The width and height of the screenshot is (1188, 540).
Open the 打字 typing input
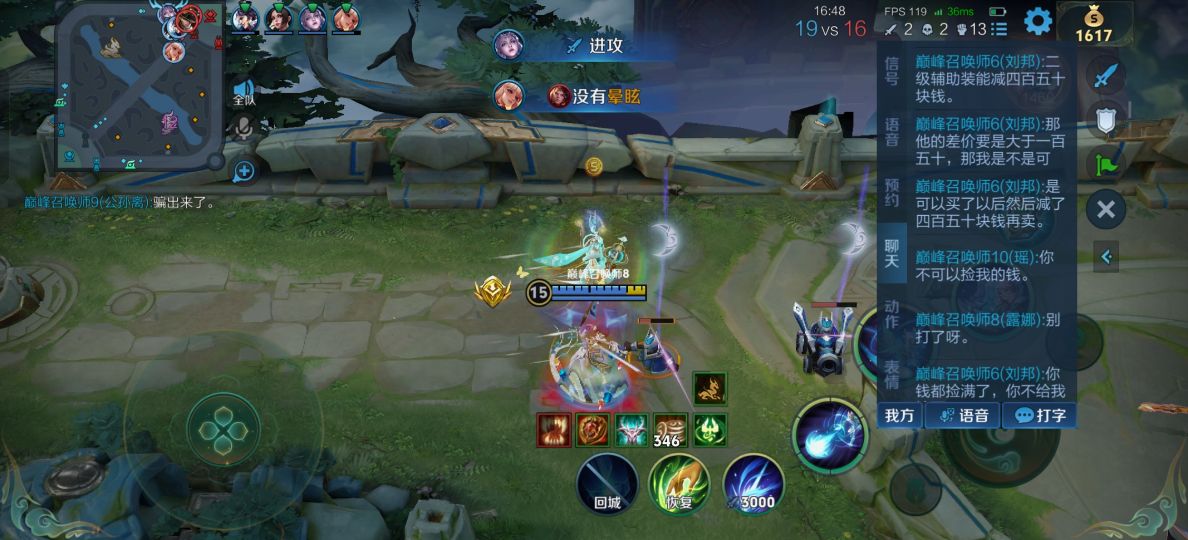pyautogui.click(x=1038, y=416)
